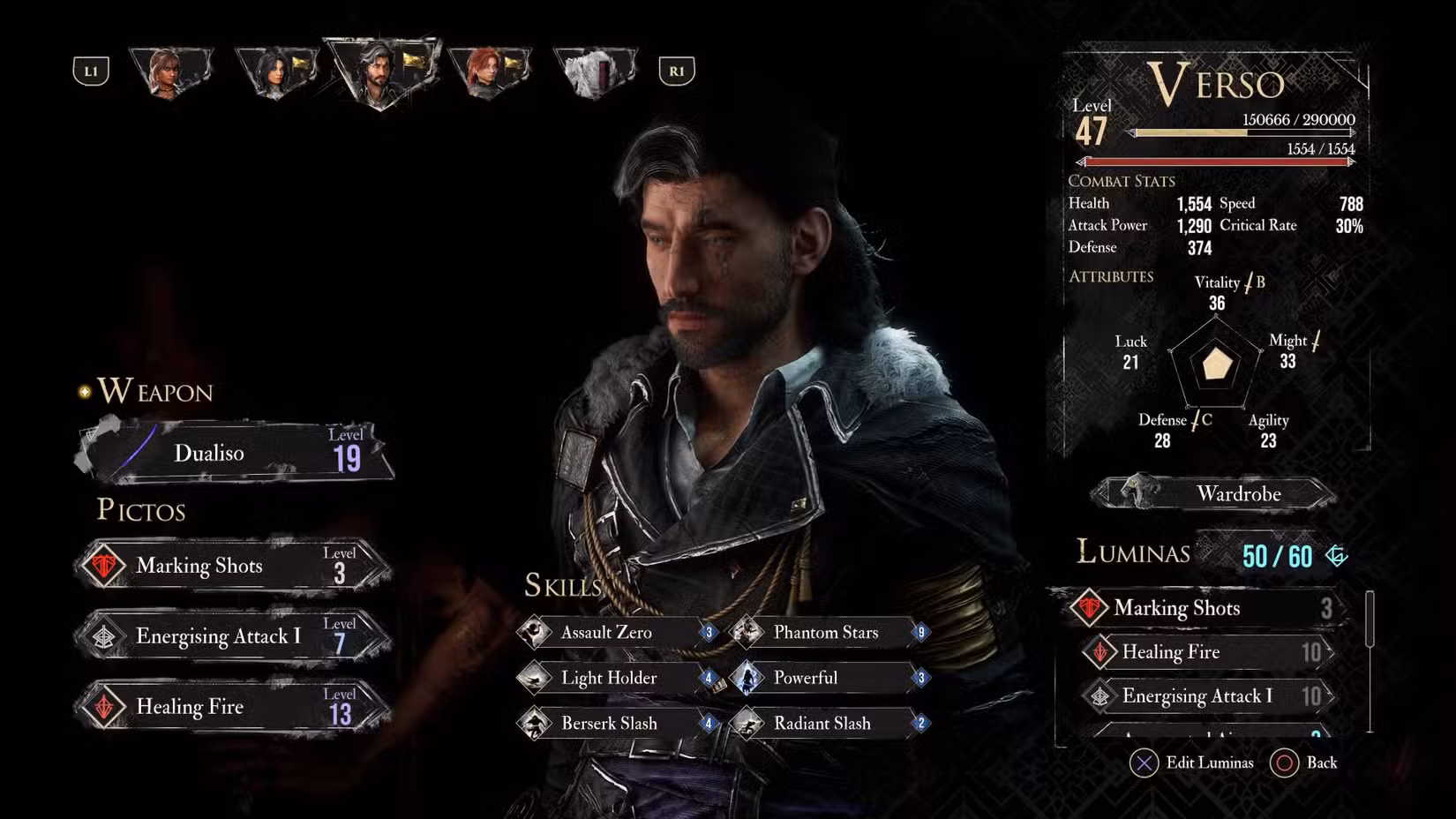Switch to the white furry character portrait
The image size is (1456, 819).
[594, 71]
